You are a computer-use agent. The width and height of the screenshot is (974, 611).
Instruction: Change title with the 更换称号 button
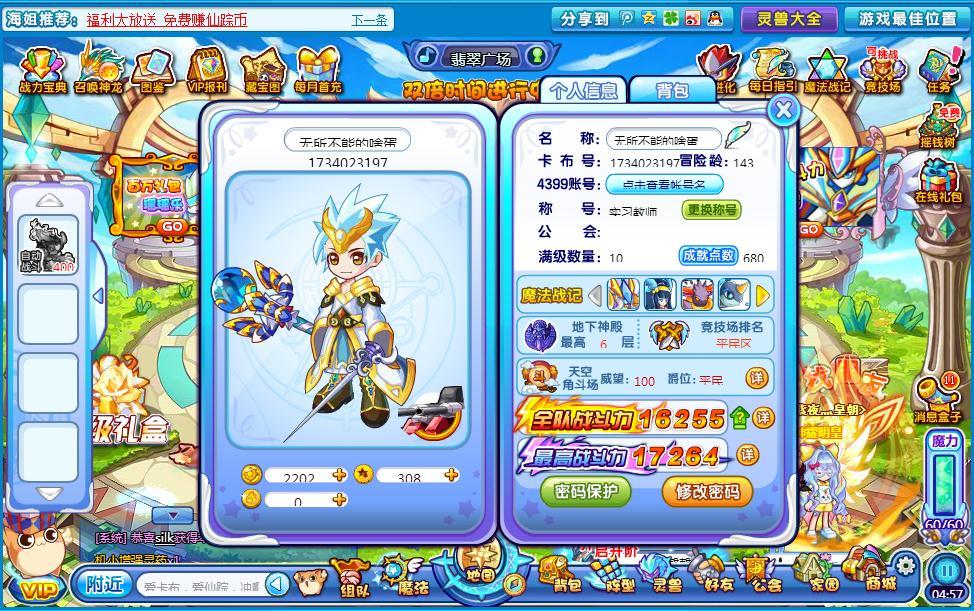pos(712,210)
